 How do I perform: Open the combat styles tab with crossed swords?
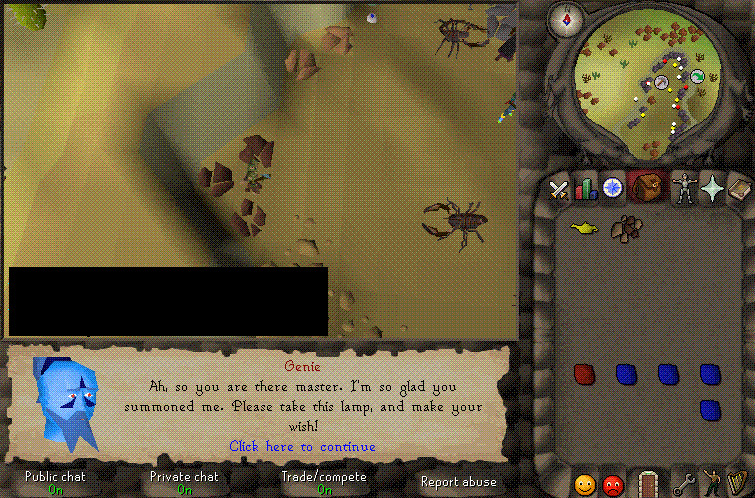pyautogui.click(x=559, y=187)
